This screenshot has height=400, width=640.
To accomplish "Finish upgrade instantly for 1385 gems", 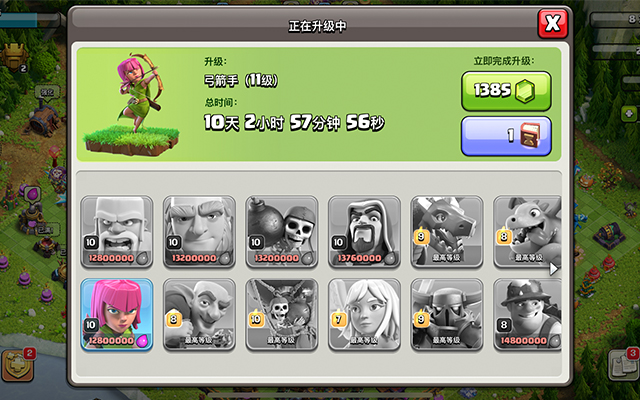I will point(505,91).
